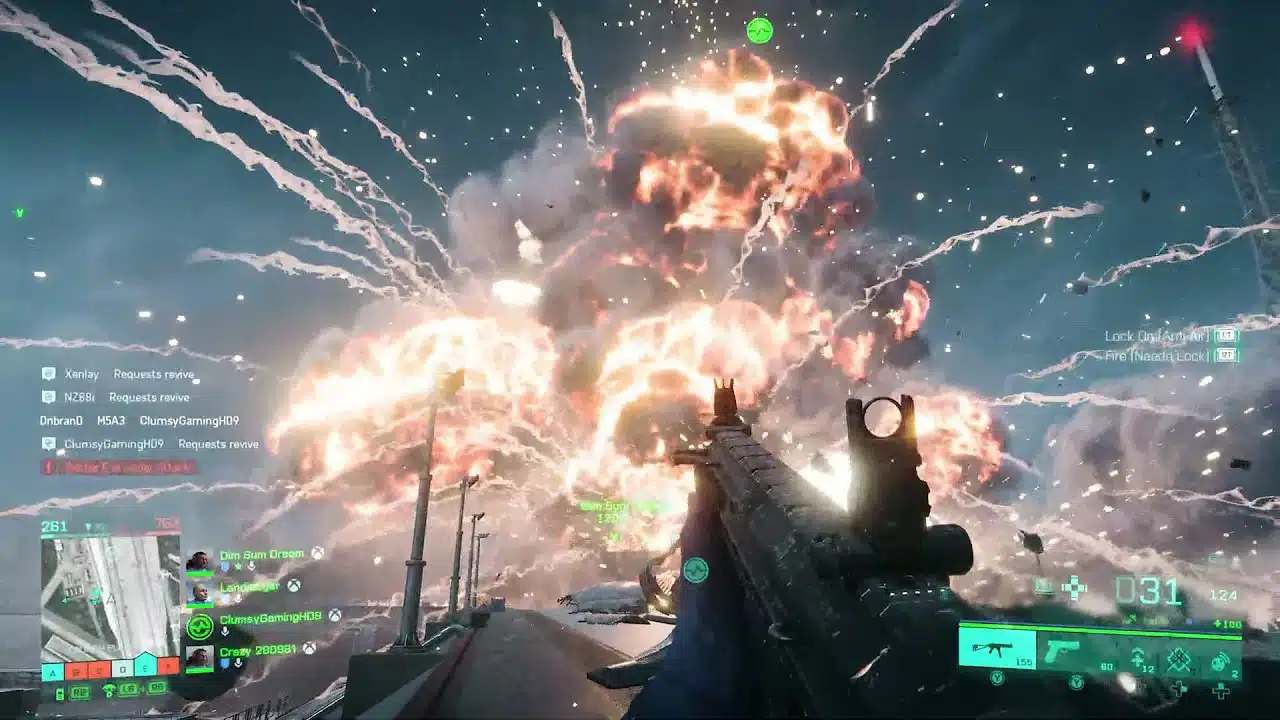This screenshot has height=720, width=1280.
Task: Toggle Crazy 280961's microphone icon
Action: point(239,662)
